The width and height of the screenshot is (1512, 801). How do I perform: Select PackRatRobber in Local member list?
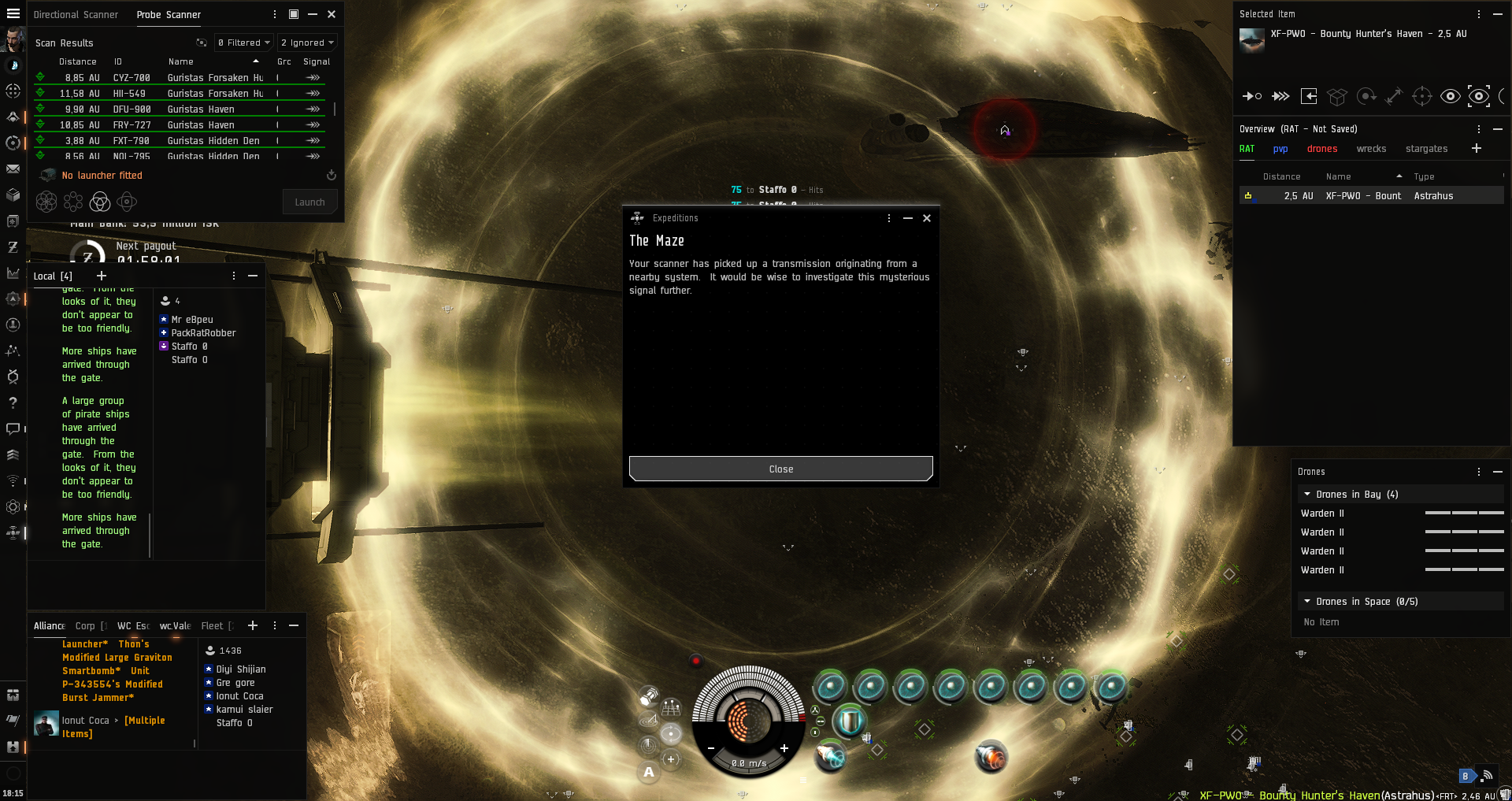pyautogui.click(x=203, y=333)
